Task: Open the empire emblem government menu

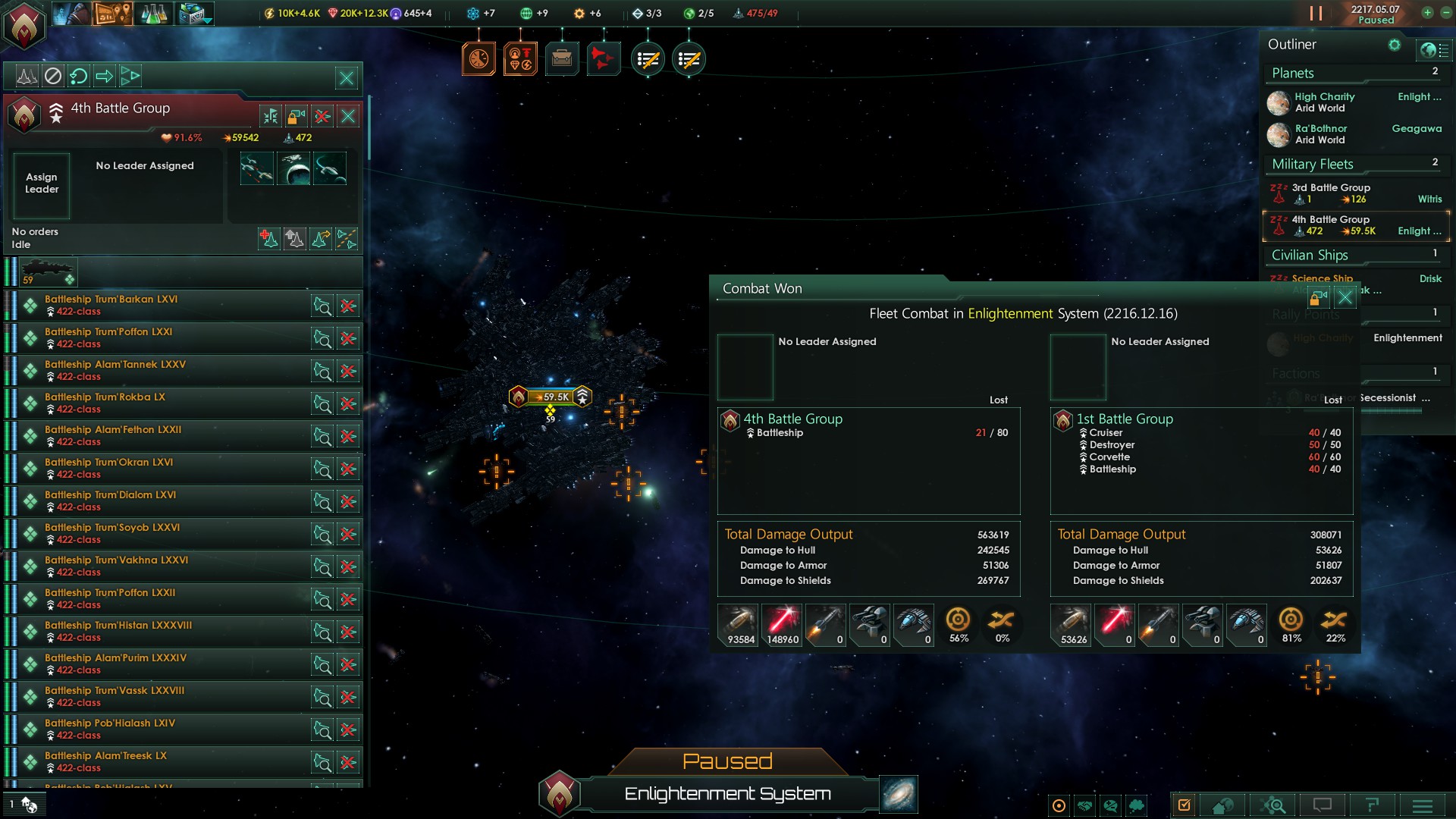Action: pos(24,26)
